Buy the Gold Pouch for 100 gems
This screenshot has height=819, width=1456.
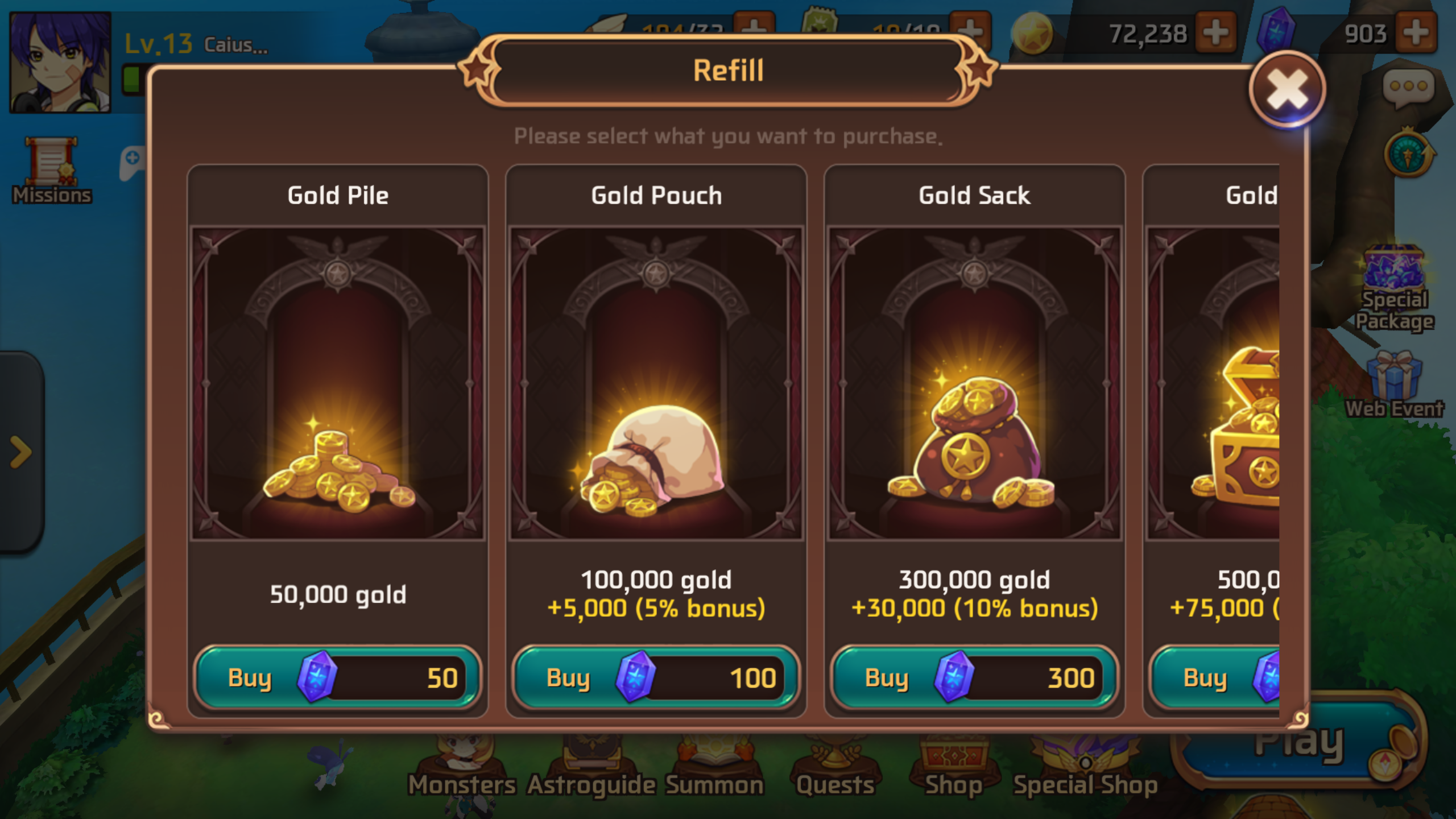click(655, 678)
